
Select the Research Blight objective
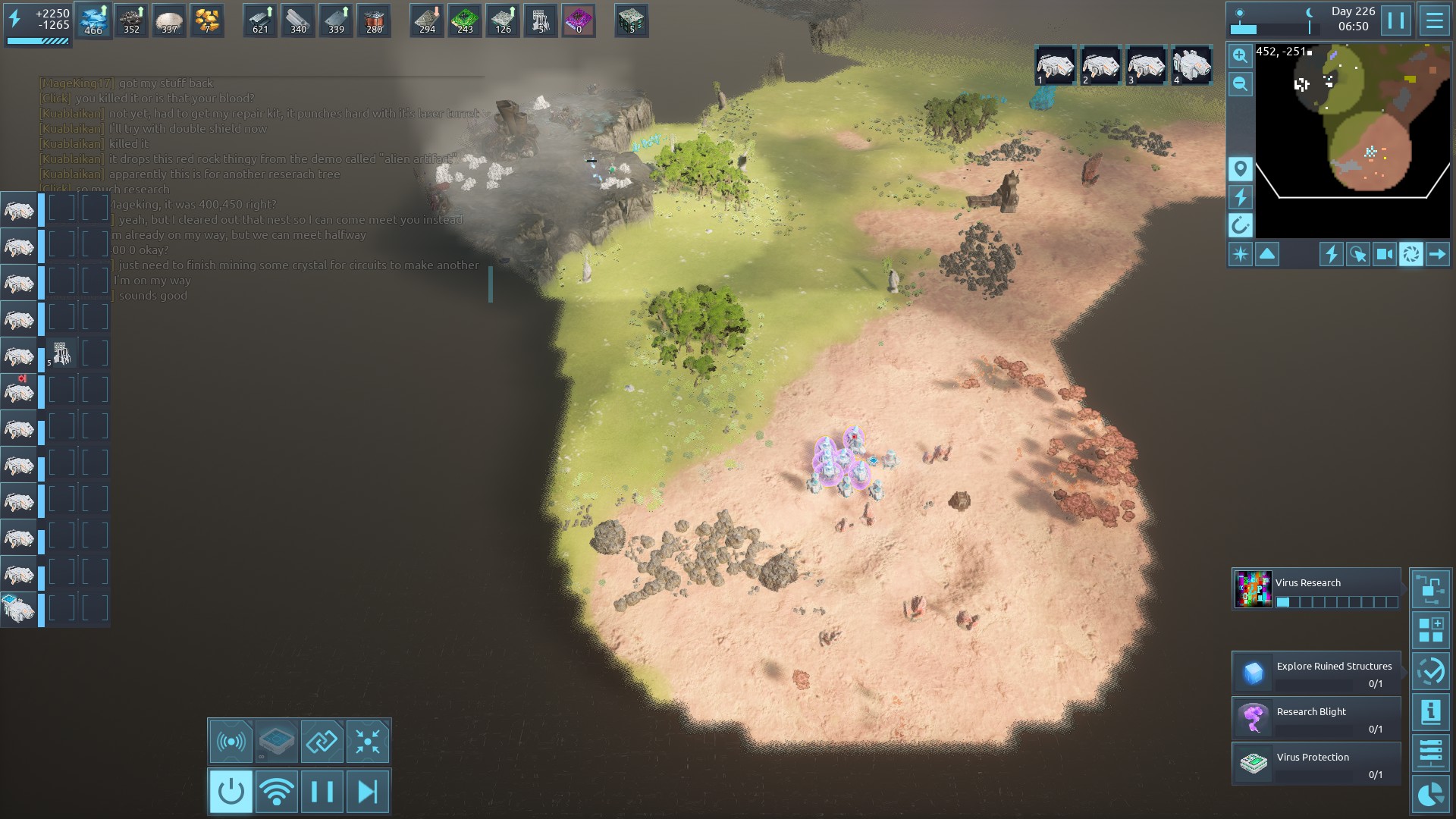(x=1316, y=718)
